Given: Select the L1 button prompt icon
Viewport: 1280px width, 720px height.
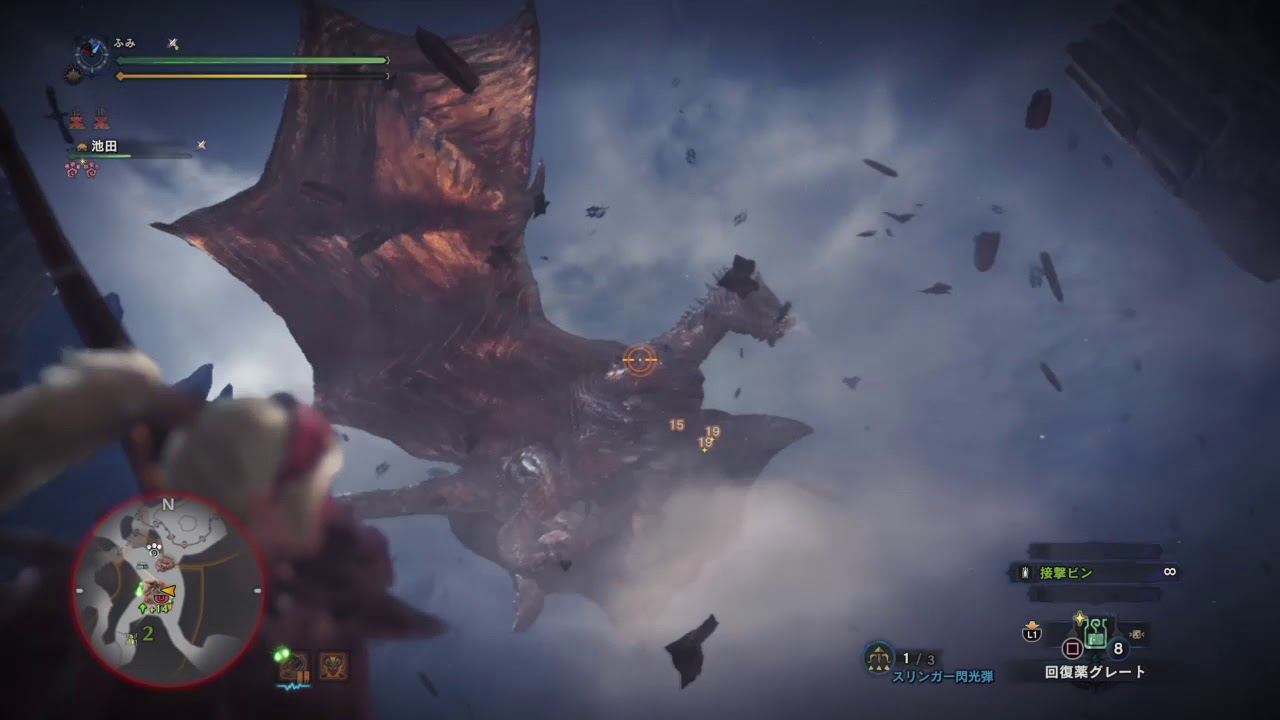Looking at the screenshot, I should coord(1032,633).
